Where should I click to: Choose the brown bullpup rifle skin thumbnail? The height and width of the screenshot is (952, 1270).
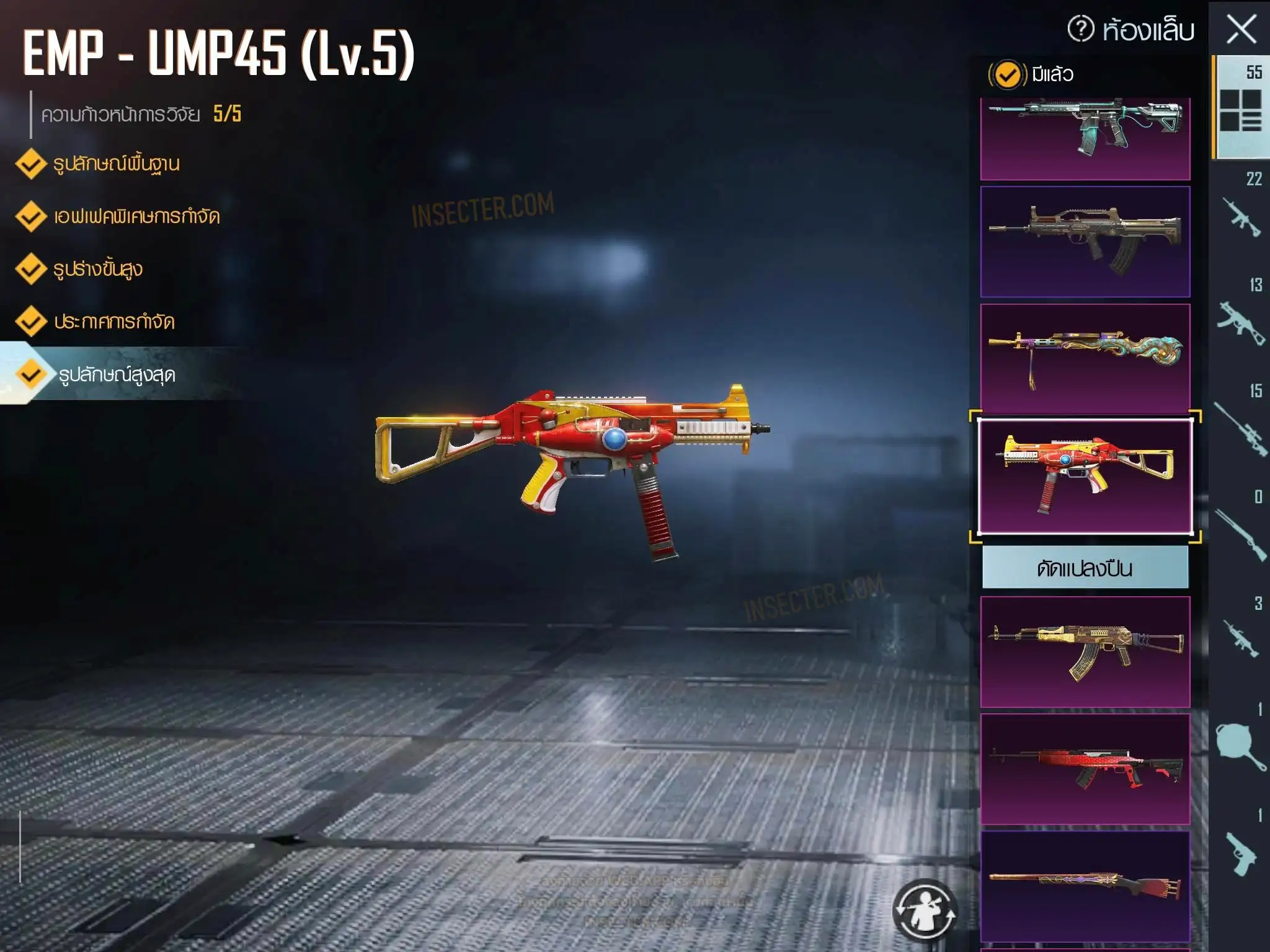pyautogui.click(x=1085, y=242)
